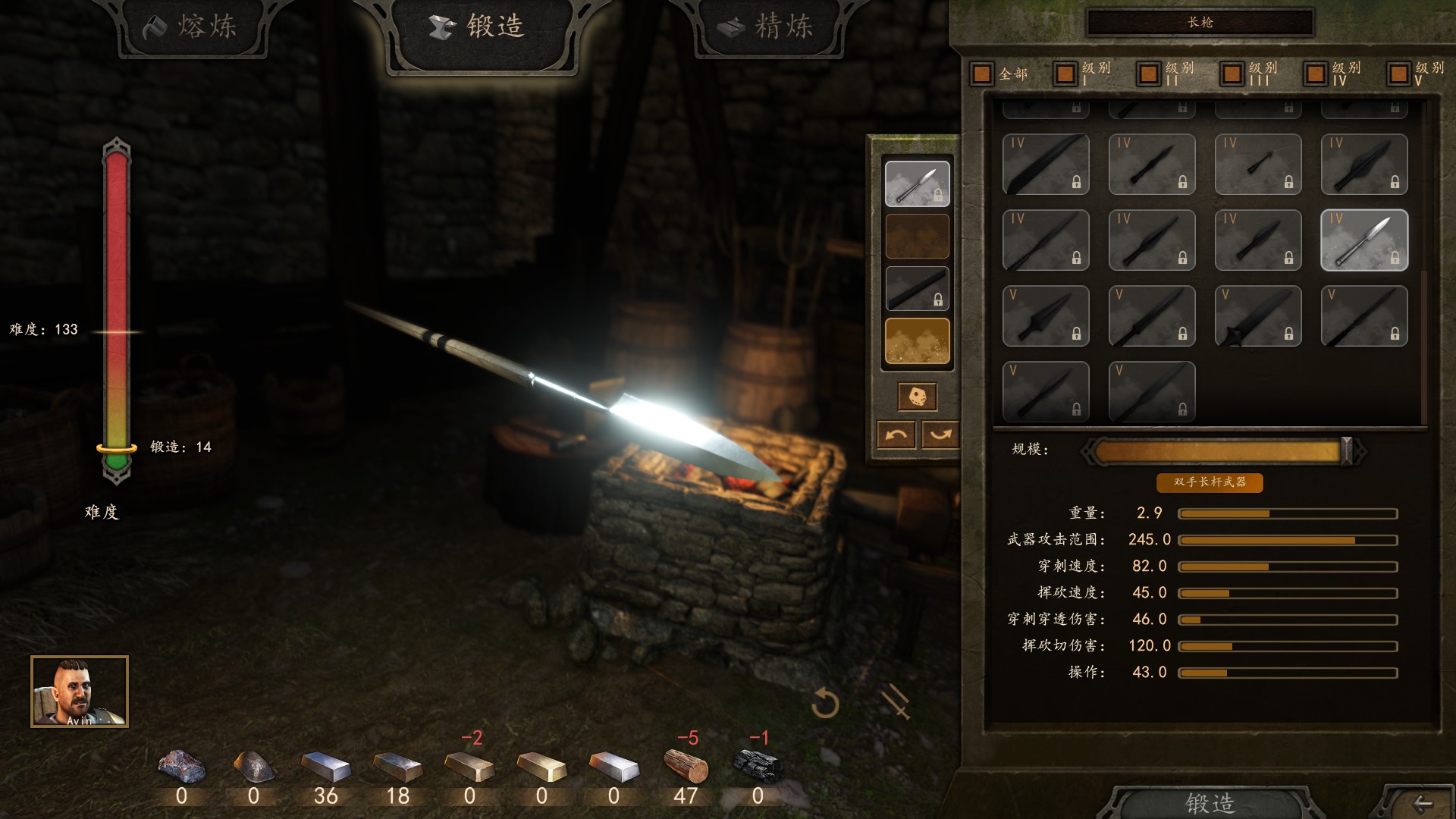This screenshot has height=819, width=1456.
Task: Adjust the 规模 size slider
Action: pyautogui.click(x=1346, y=451)
